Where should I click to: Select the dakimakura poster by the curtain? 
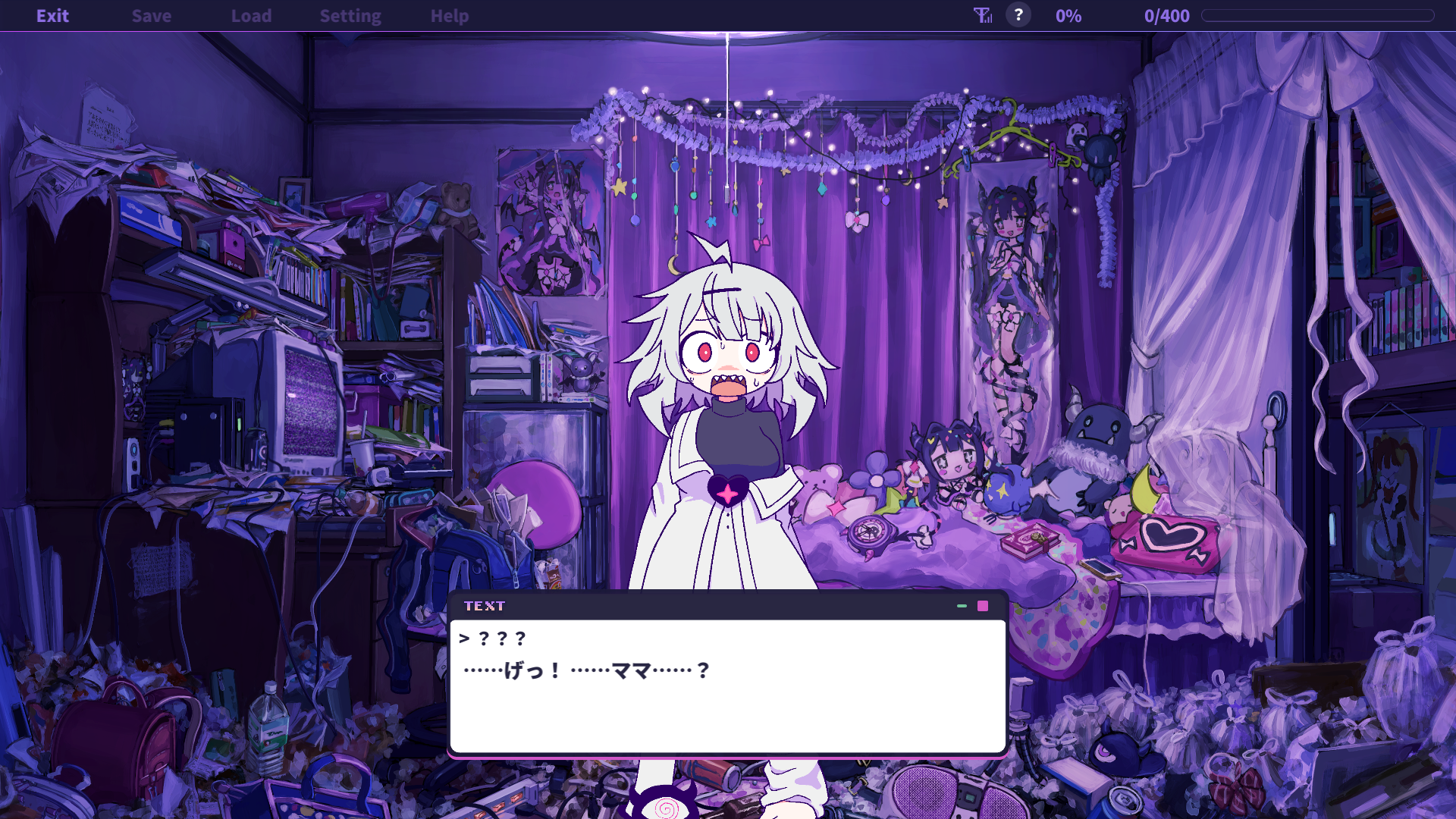point(1009,303)
